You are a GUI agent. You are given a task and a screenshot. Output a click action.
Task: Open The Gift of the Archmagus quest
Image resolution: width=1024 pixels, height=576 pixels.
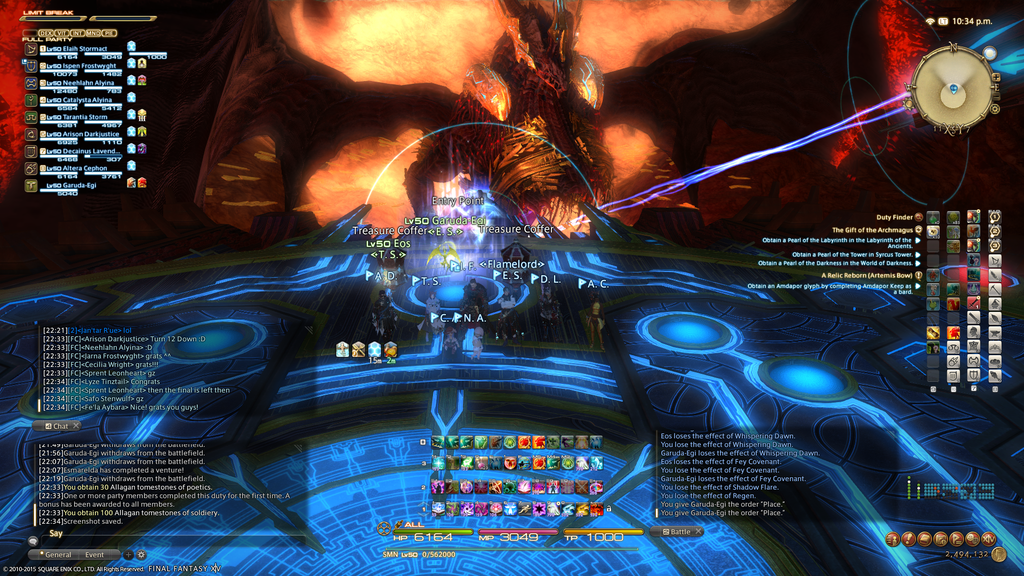872,230
